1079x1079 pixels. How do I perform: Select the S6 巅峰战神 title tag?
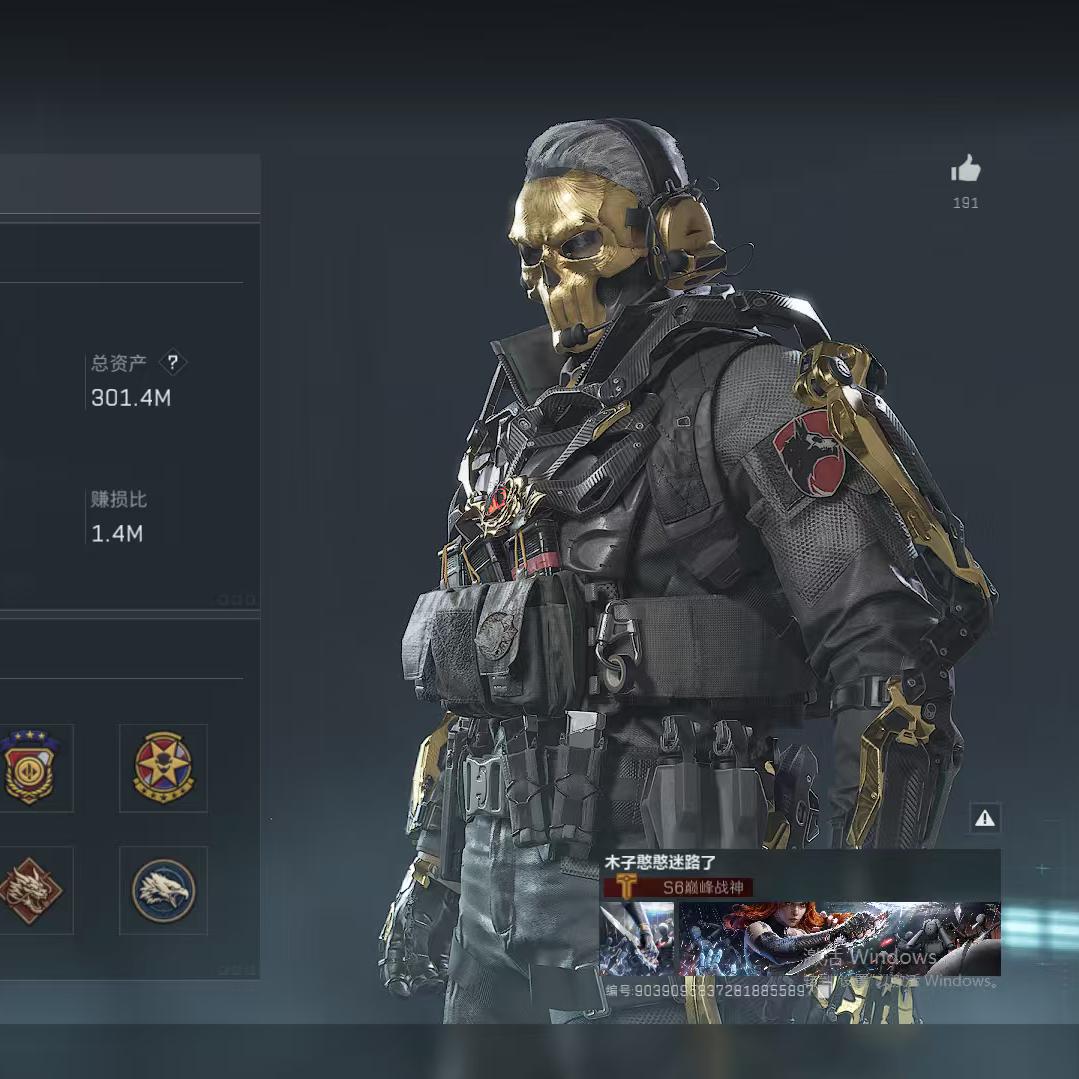(x=678, y=887)
